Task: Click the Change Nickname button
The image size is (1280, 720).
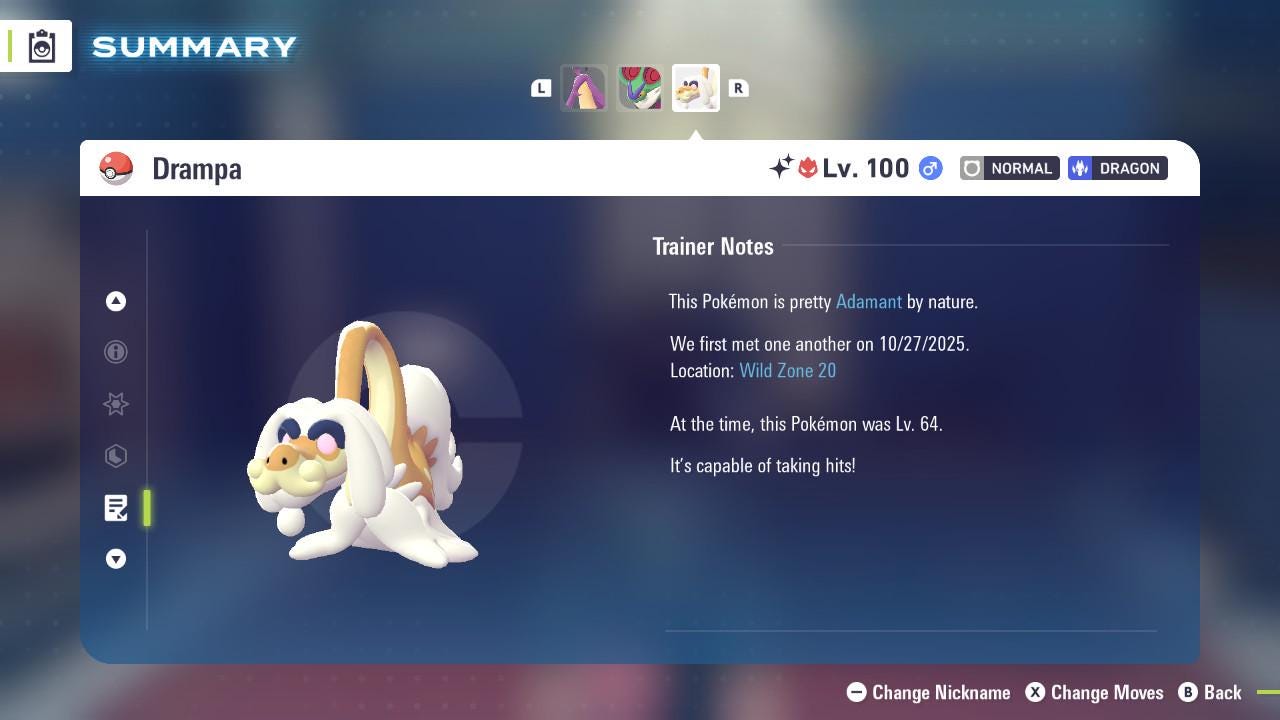Action: 928,692
